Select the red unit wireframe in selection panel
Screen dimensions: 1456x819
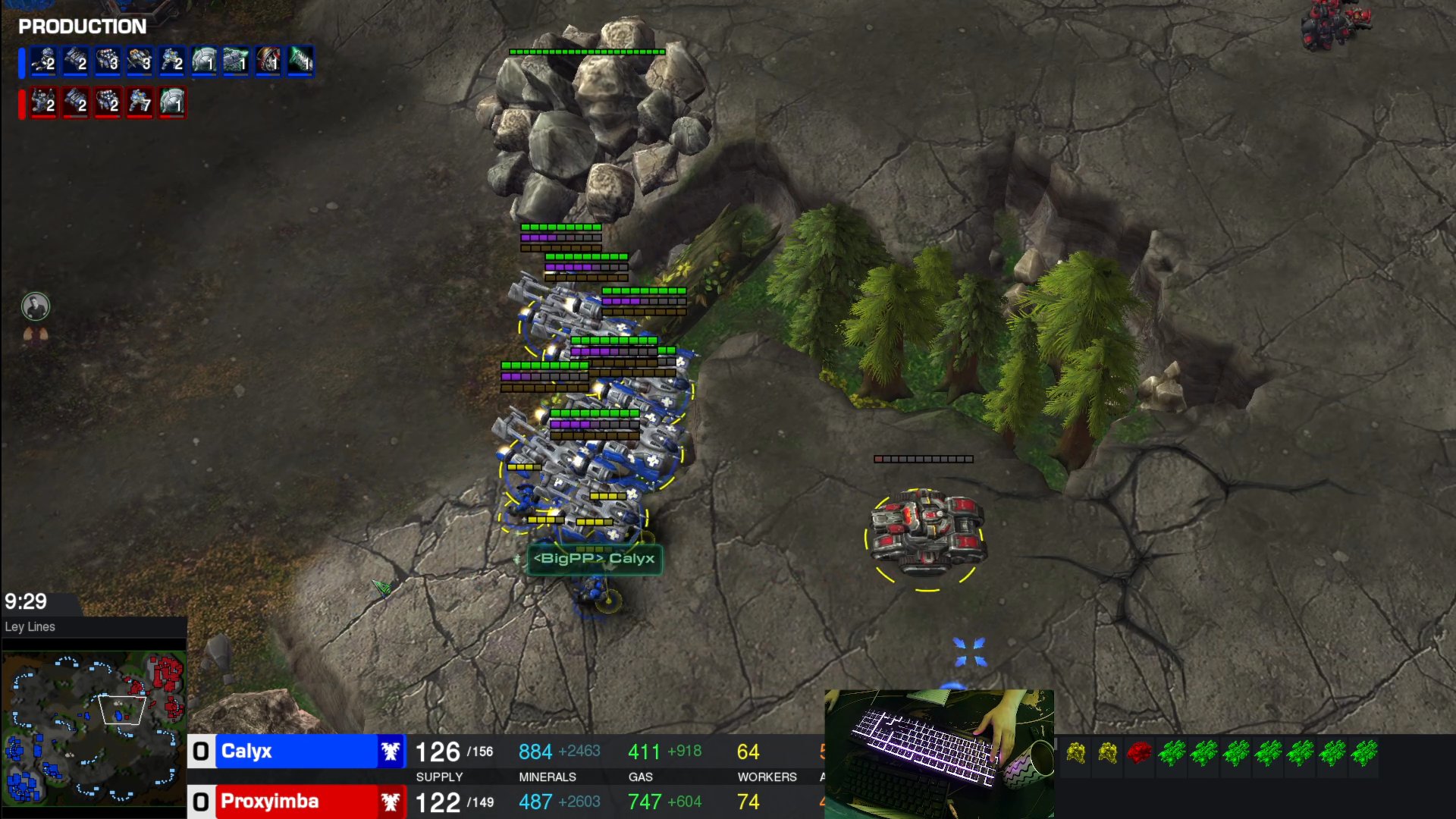tap(1139, 752)
